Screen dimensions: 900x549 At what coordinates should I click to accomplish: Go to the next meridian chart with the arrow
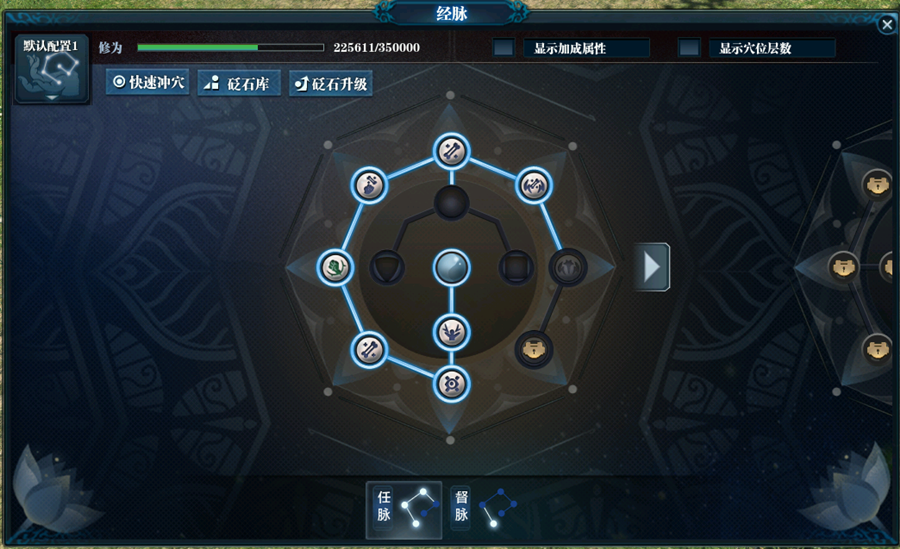pyautogui.click(x=652, y=266)
